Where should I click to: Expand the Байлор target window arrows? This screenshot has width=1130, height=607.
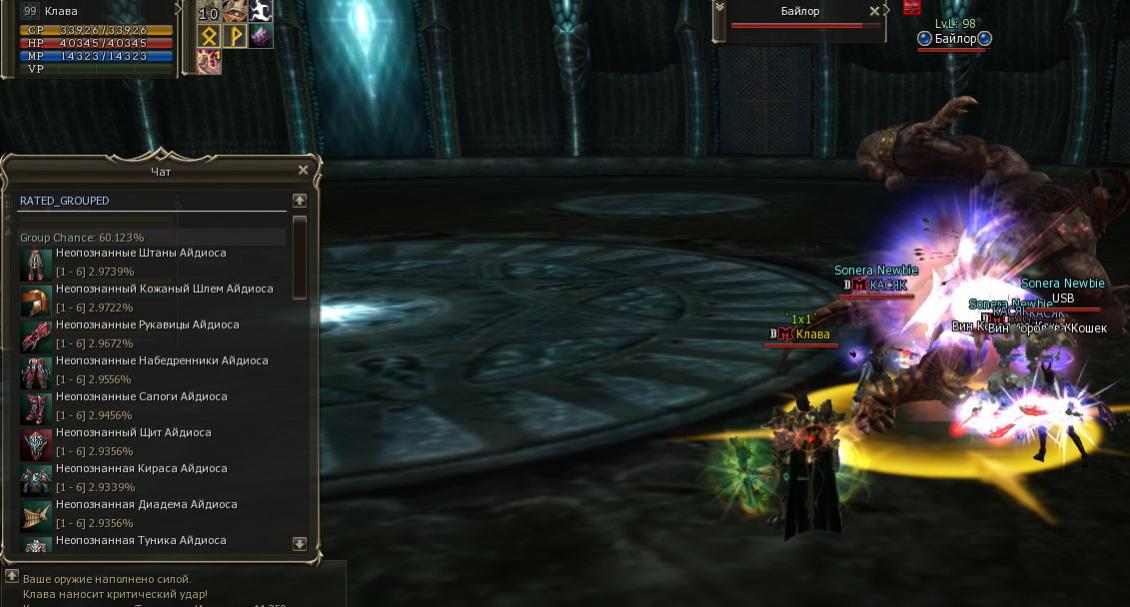pos(718,7)
